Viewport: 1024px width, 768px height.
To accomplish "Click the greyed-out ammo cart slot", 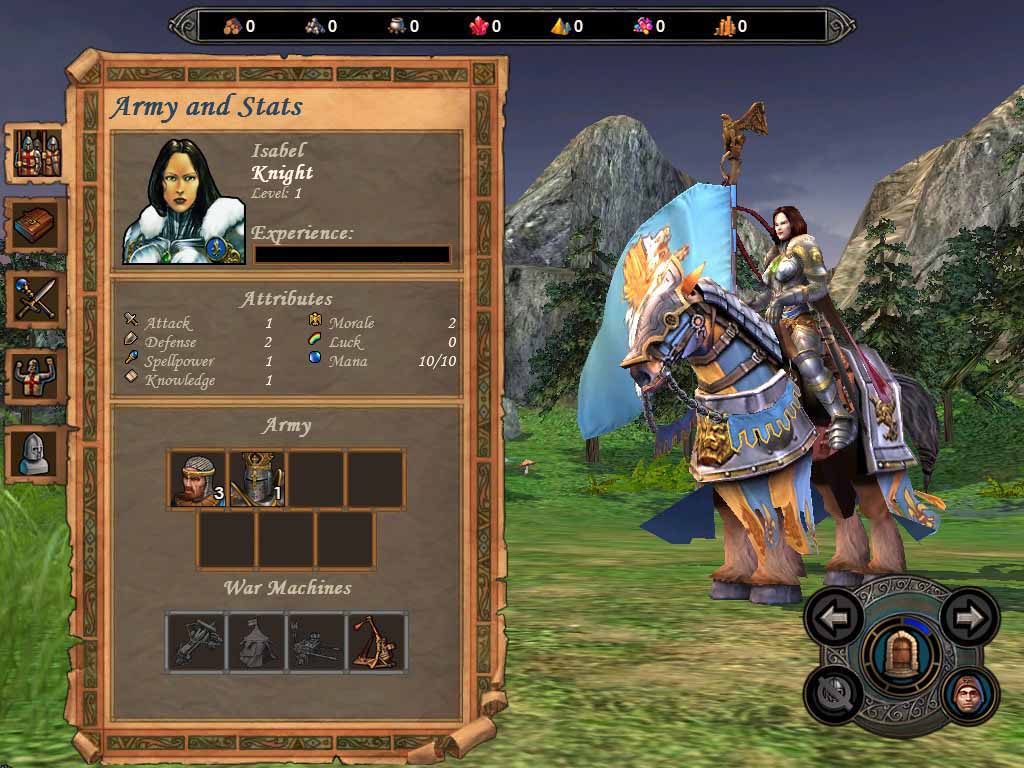I will (318, 641).
